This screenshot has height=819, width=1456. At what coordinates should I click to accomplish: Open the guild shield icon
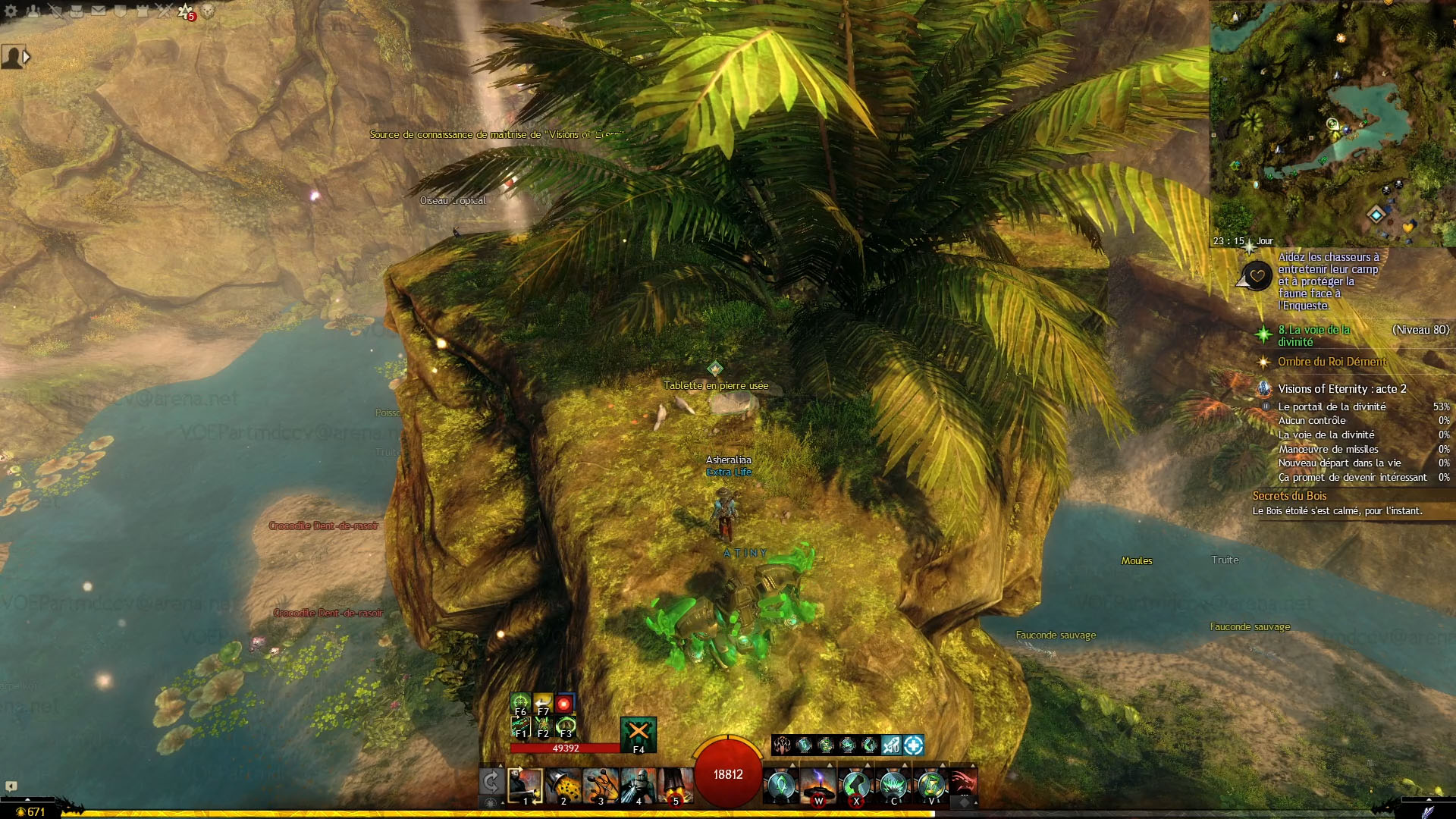(x=121, y=11)
